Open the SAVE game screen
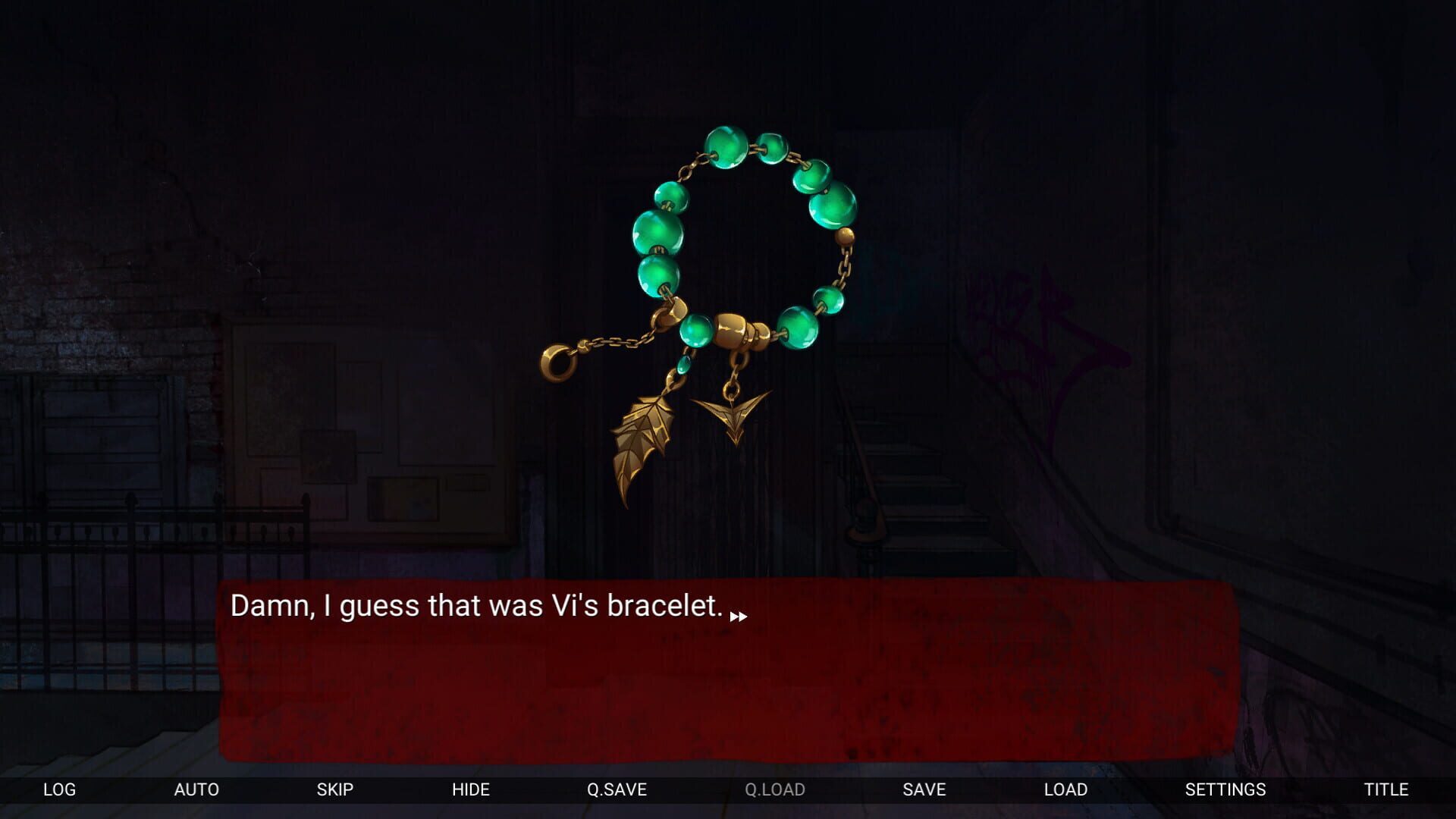Screen dimensions: 1456x819 923,789
